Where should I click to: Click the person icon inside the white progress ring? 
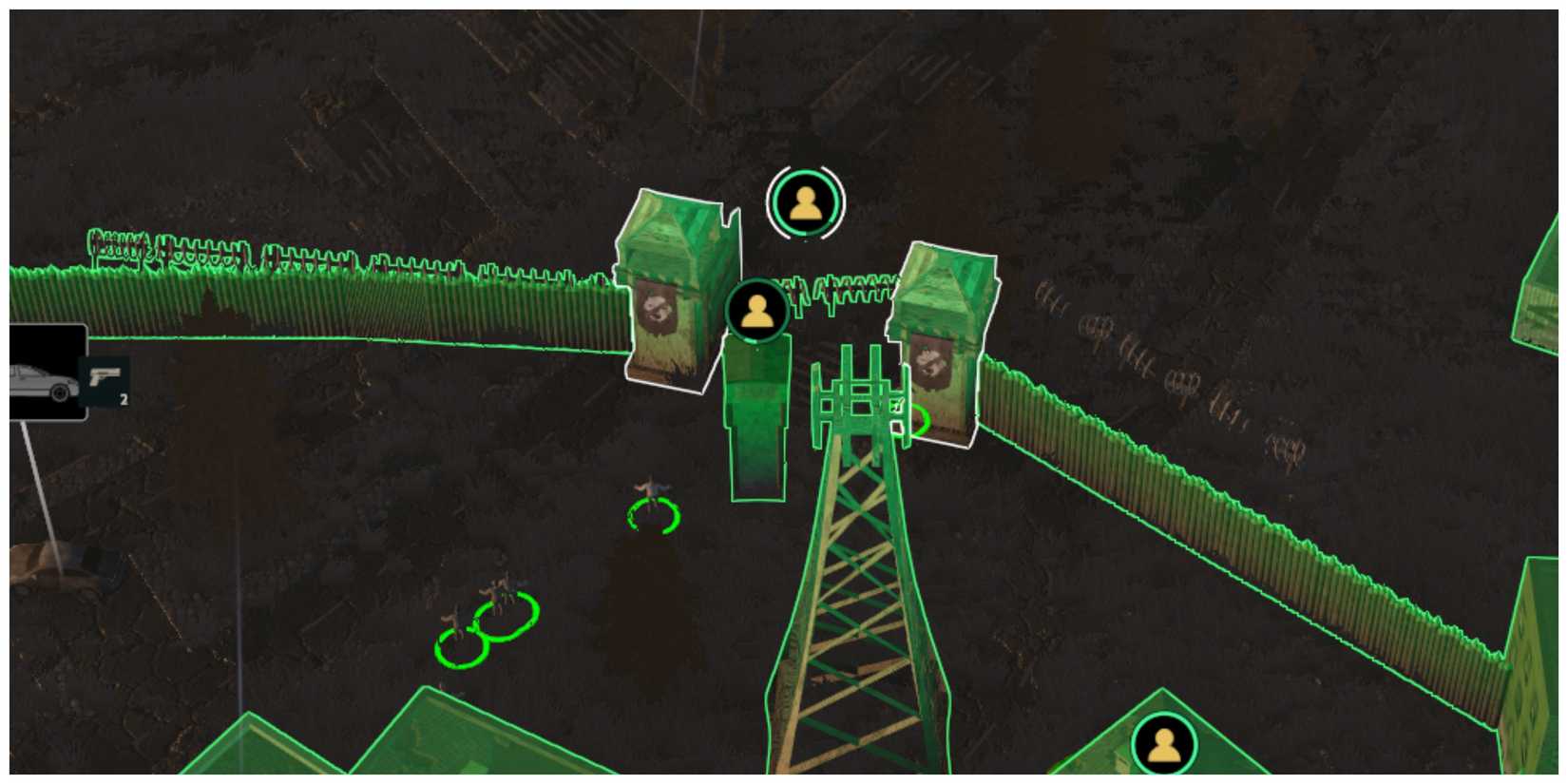807,202
